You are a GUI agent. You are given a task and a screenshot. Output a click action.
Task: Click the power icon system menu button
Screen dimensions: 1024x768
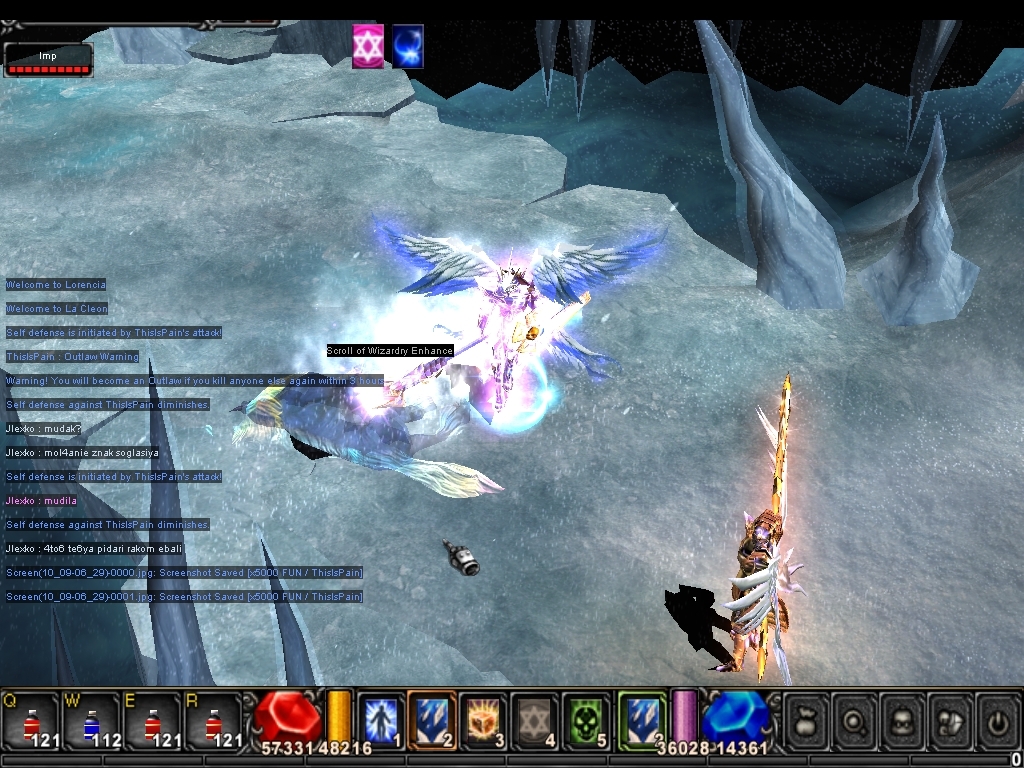click(997, 720)
